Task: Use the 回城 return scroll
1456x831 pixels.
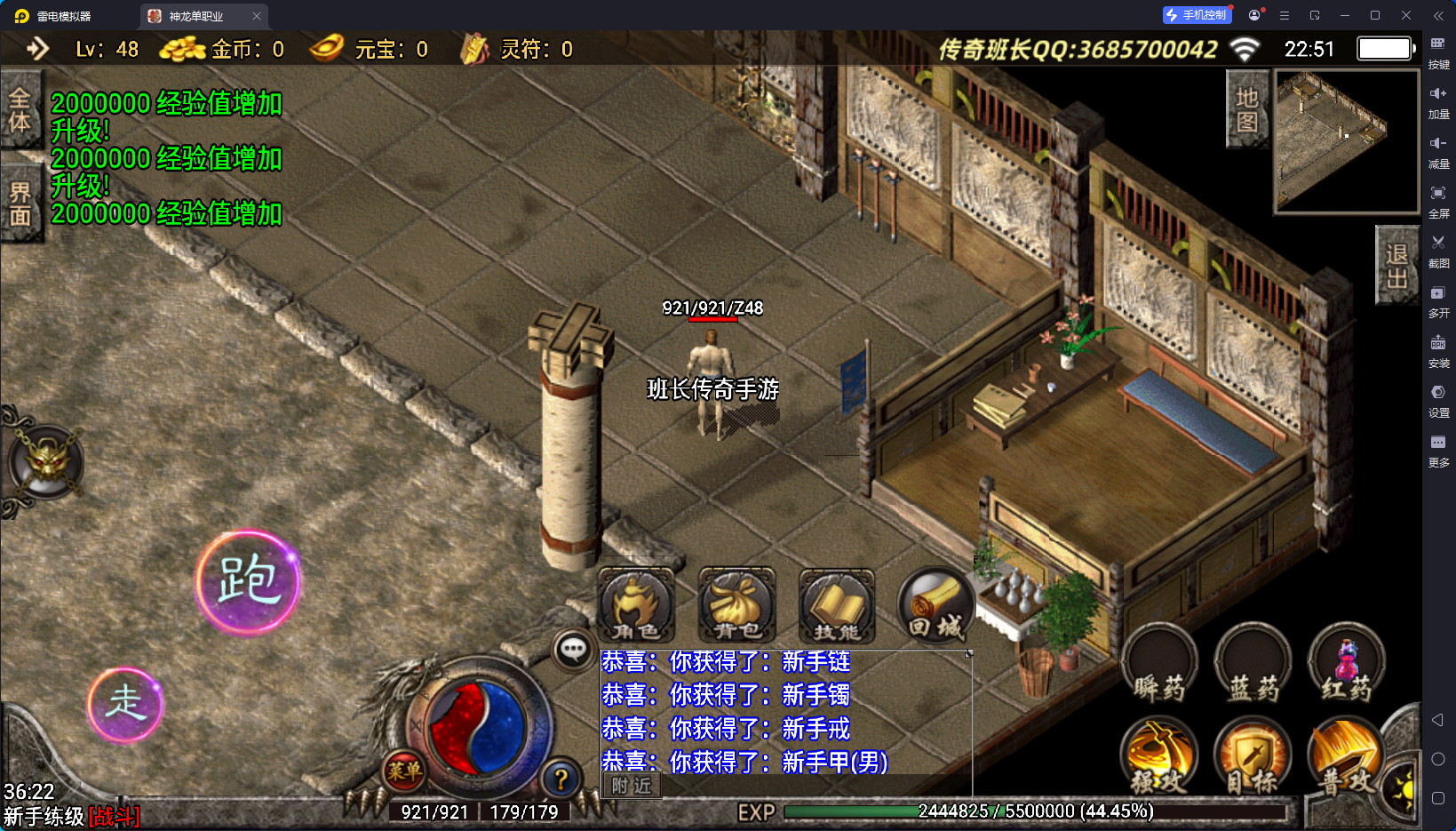Action: coord(935,606)
